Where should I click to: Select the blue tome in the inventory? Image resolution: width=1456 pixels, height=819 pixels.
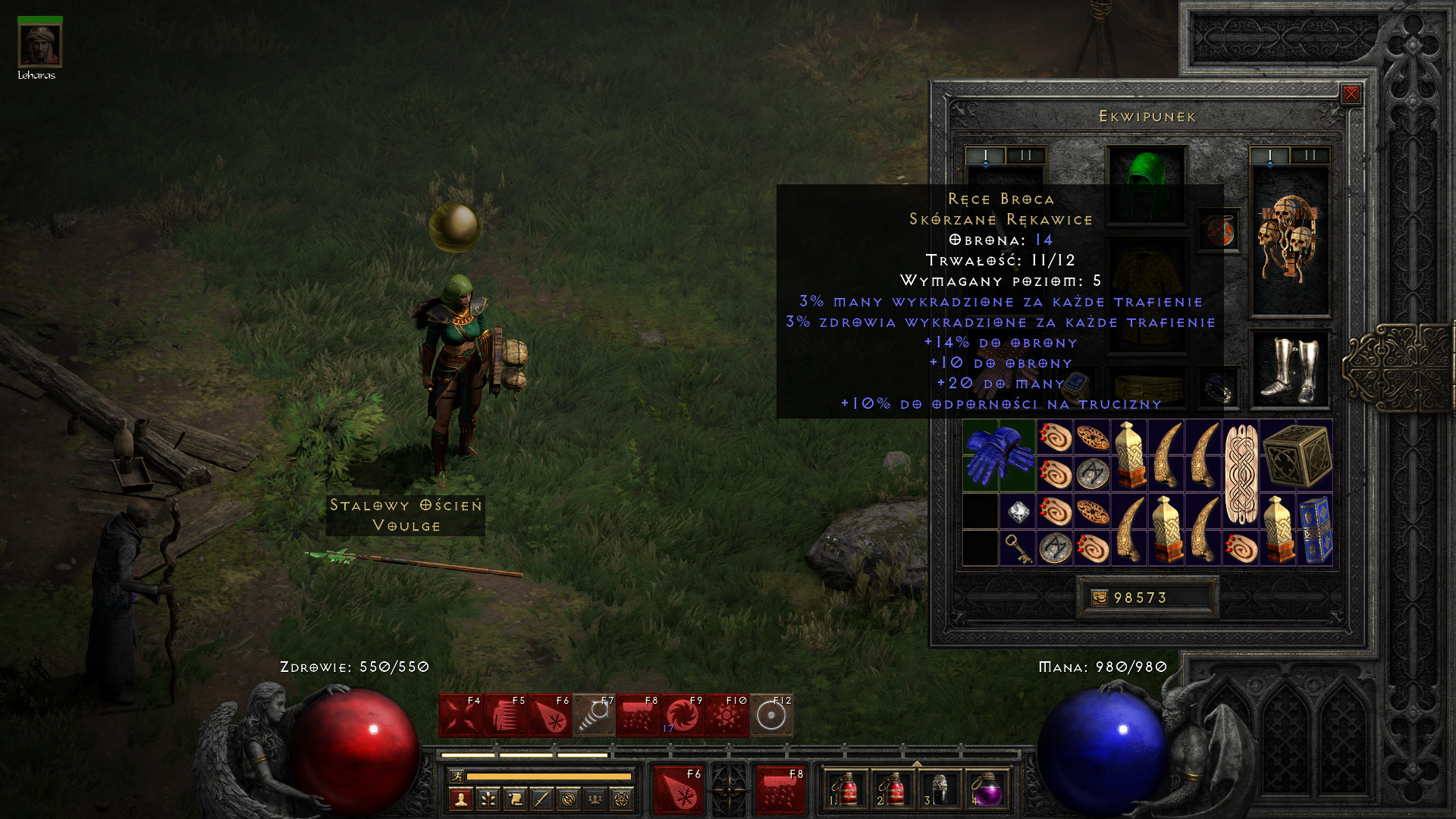[1316, 530]
